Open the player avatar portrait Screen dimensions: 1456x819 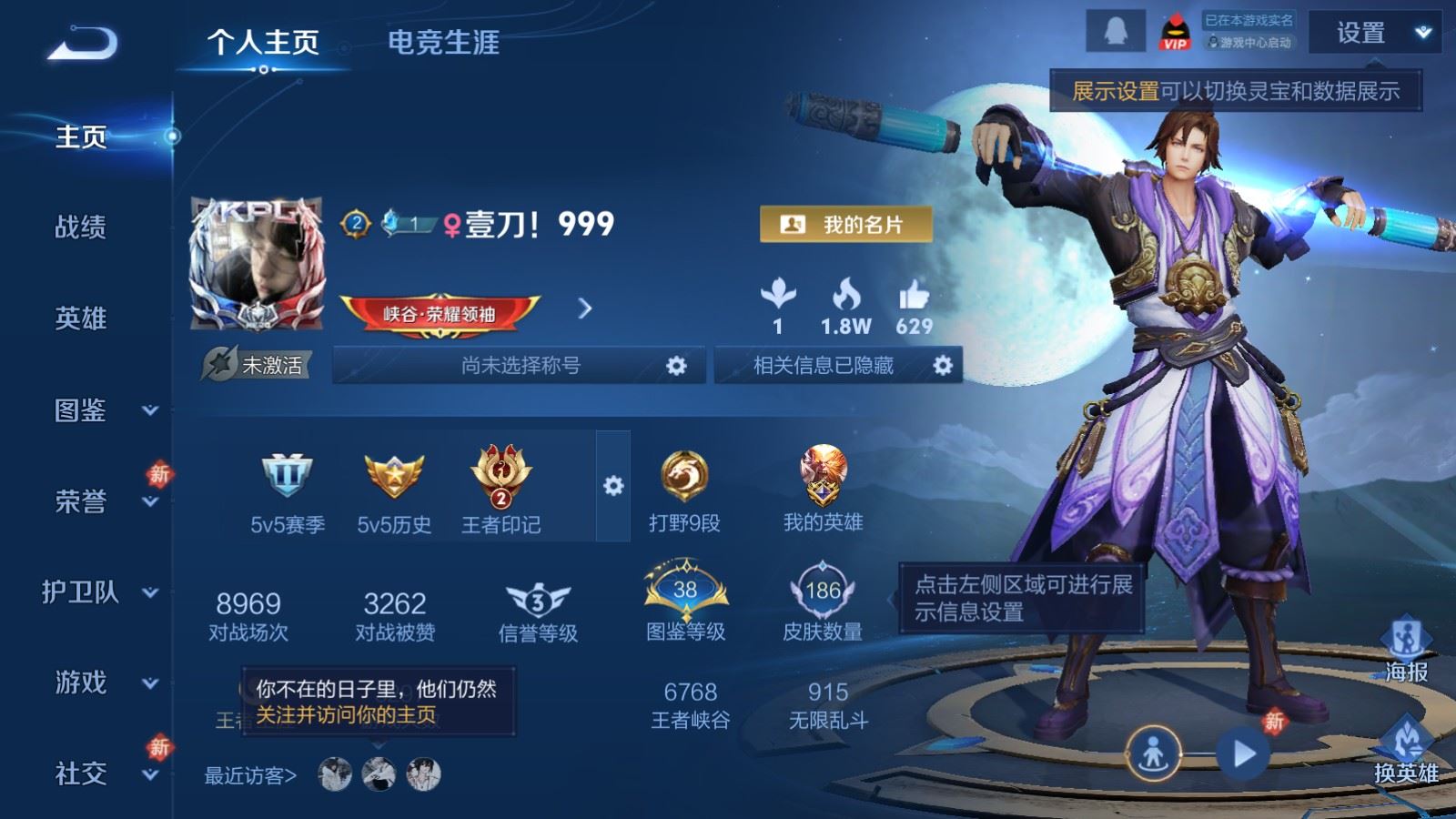pos(257,263)
